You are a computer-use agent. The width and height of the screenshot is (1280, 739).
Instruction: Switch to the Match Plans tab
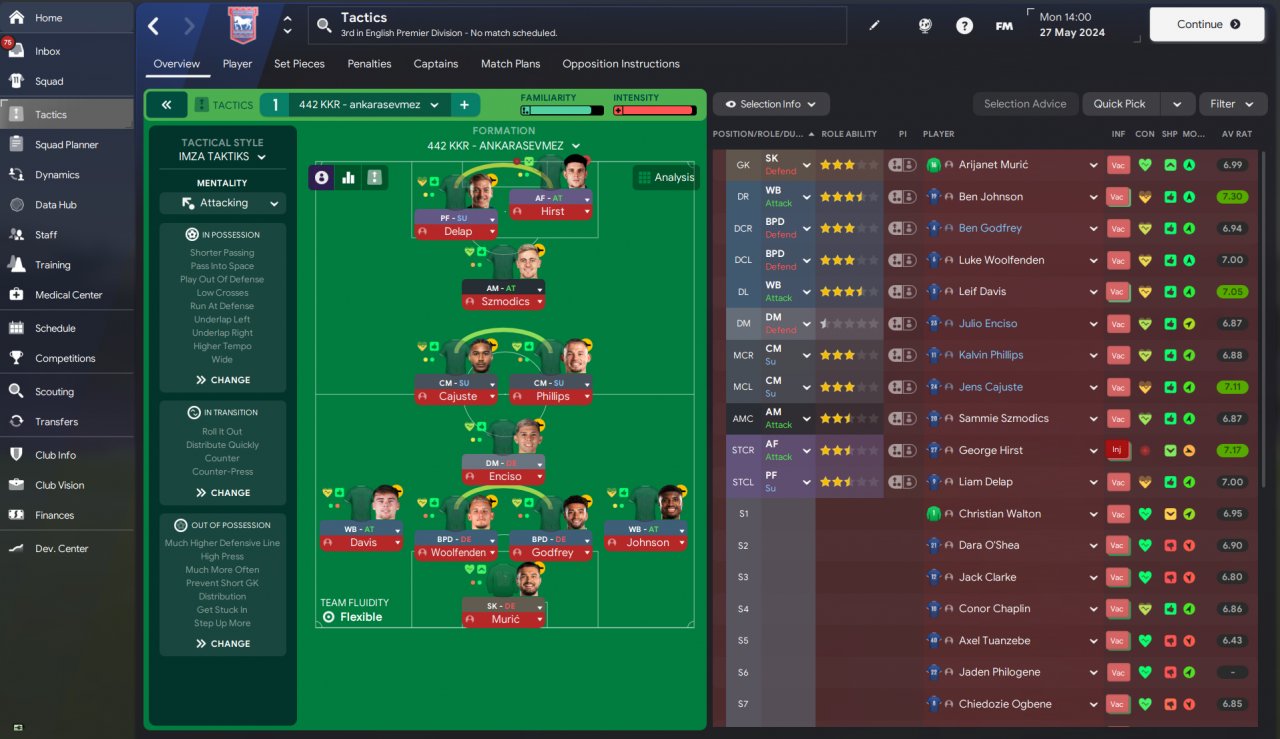pyautogui.click(x=510, y=64)
